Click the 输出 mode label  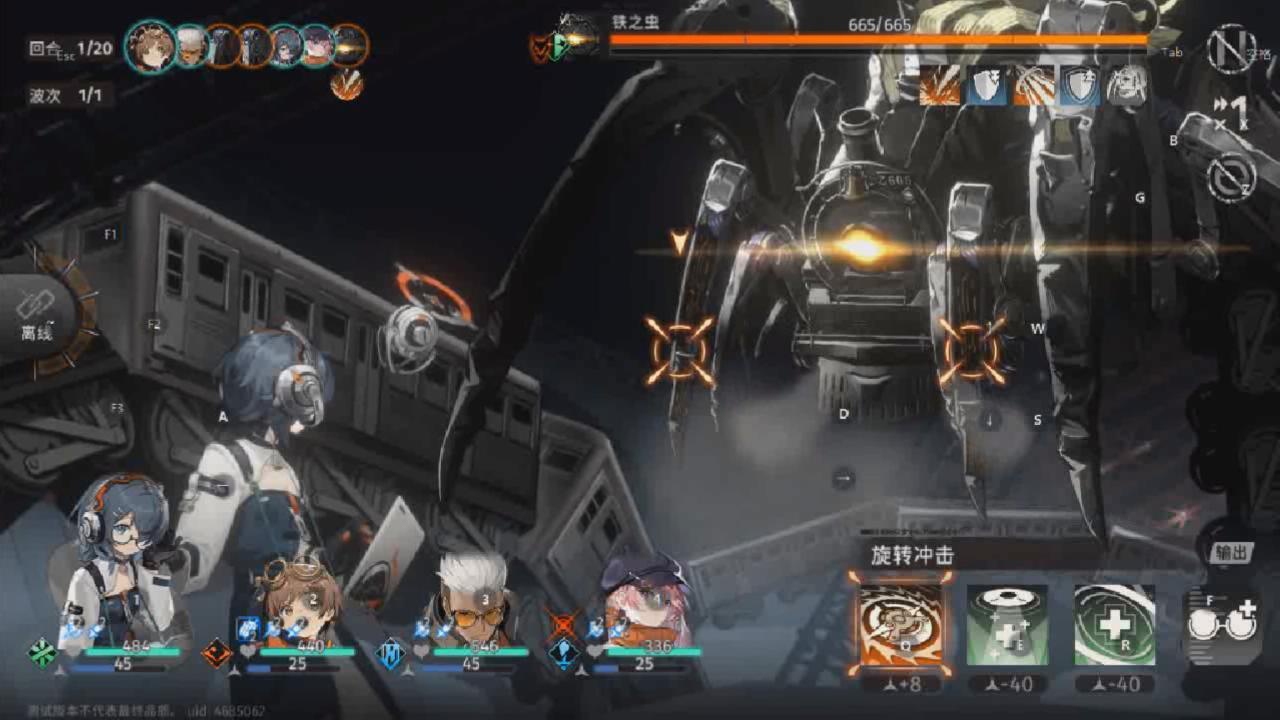point(1231,553)
